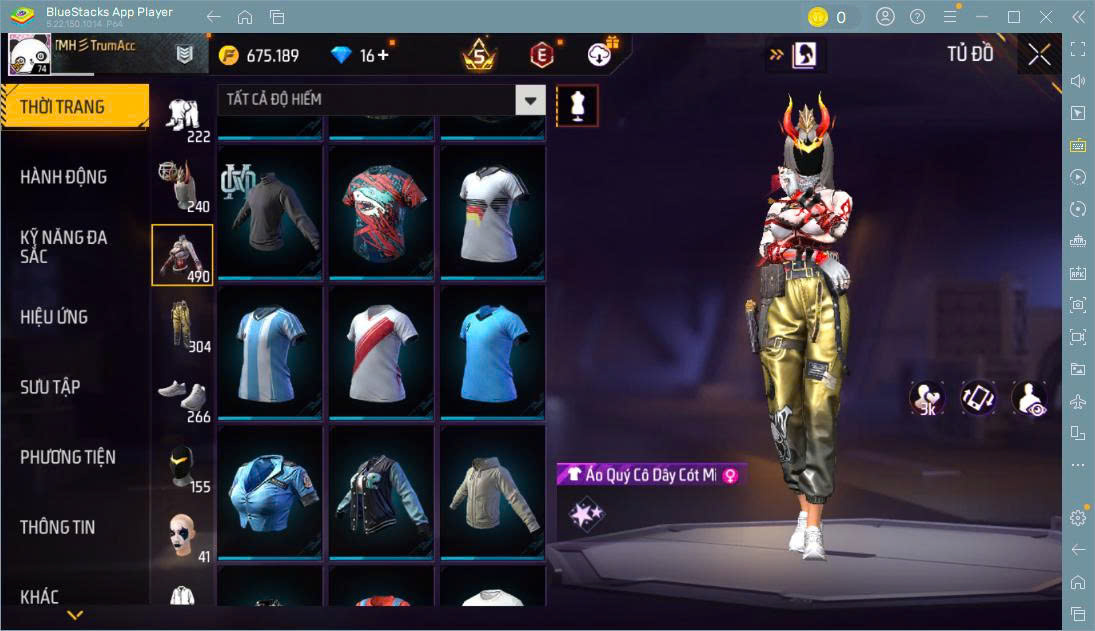Maximize the BlueStacks window
Image resolution: width=1095 pixels, height=631 pixels.
pos(1014,16)
